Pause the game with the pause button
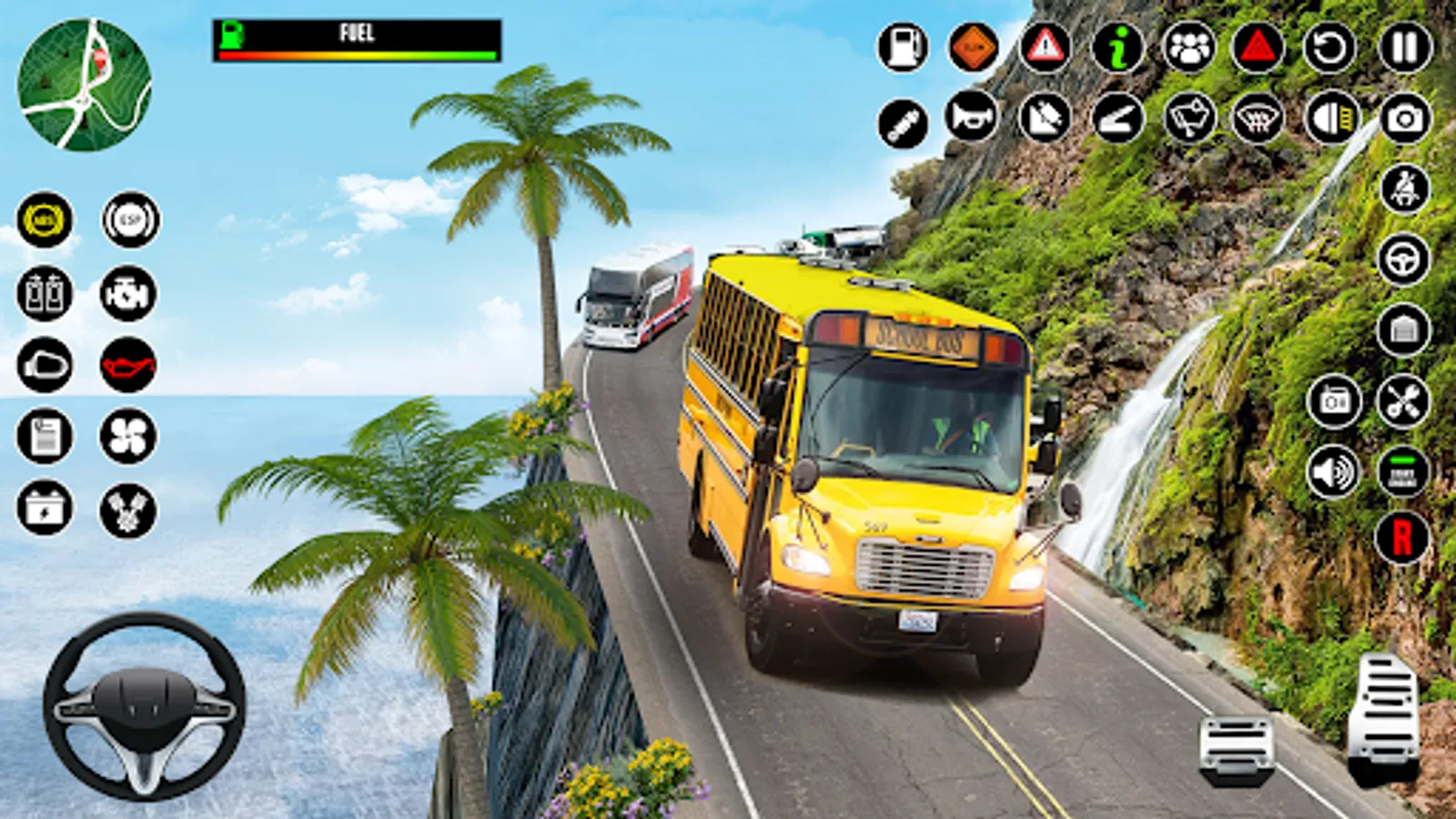The height and width of the screenshot is (819, 1456). (x=1405, y=47)
